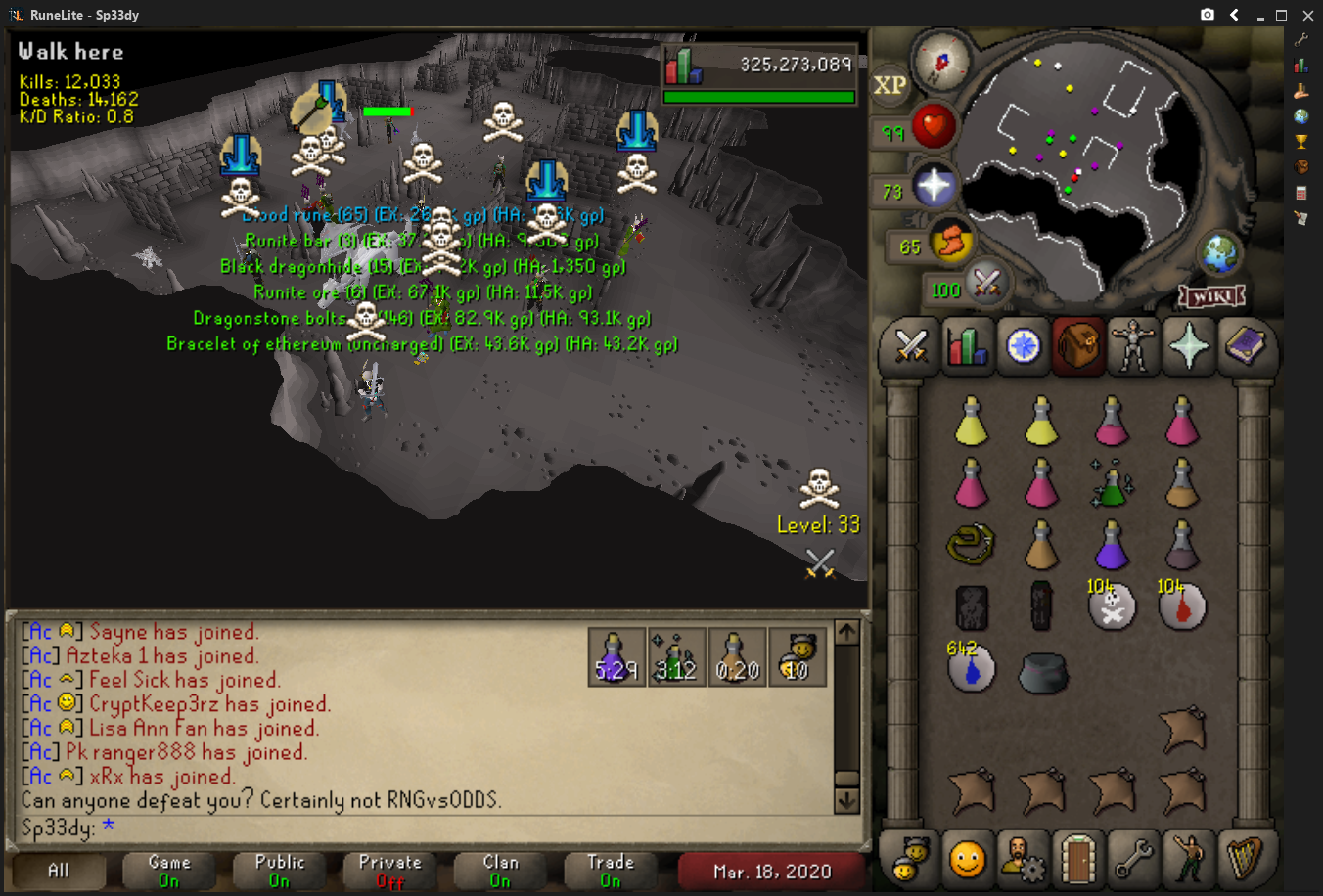Open the world map globe
Screen dimensions: 1323x896
click(1221, 255)
